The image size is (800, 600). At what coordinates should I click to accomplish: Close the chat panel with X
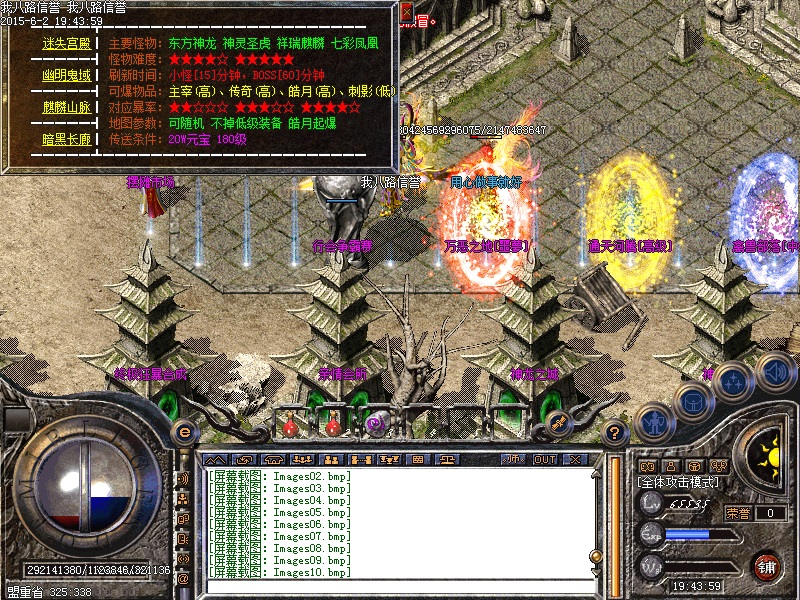(x=574, y=459)
